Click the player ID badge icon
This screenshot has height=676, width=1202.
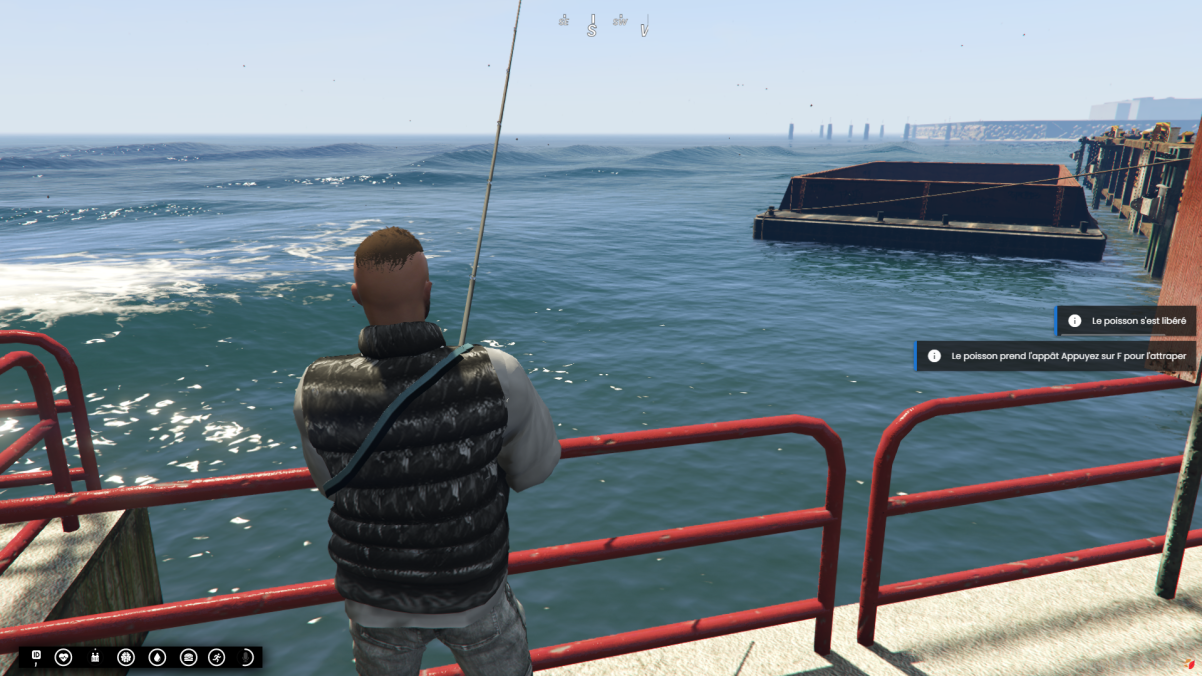coord(36,656)
